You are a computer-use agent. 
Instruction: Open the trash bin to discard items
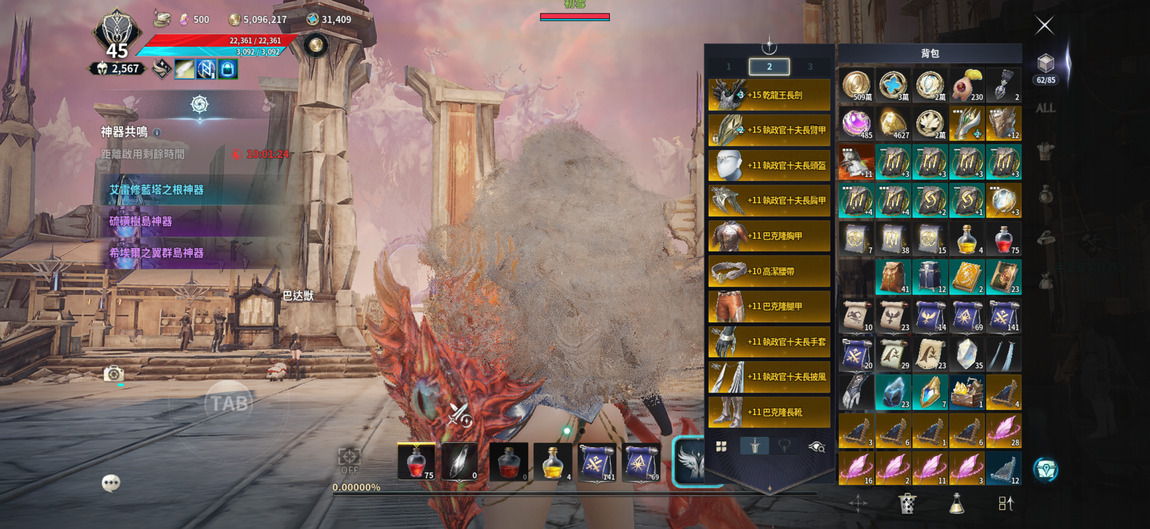[907, 503]
